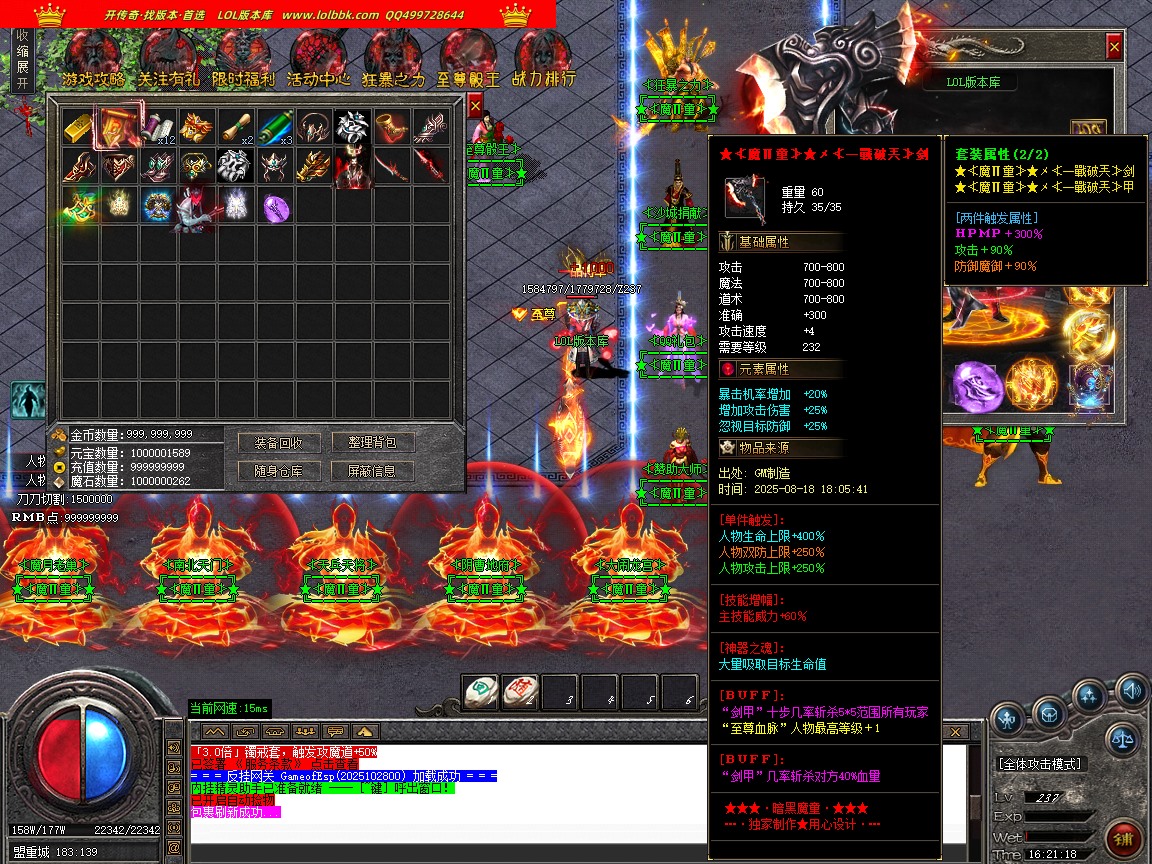Use the green tile in hotbar slot one
The width and height of the screenshot is (1152, 864).
(479, 691)
